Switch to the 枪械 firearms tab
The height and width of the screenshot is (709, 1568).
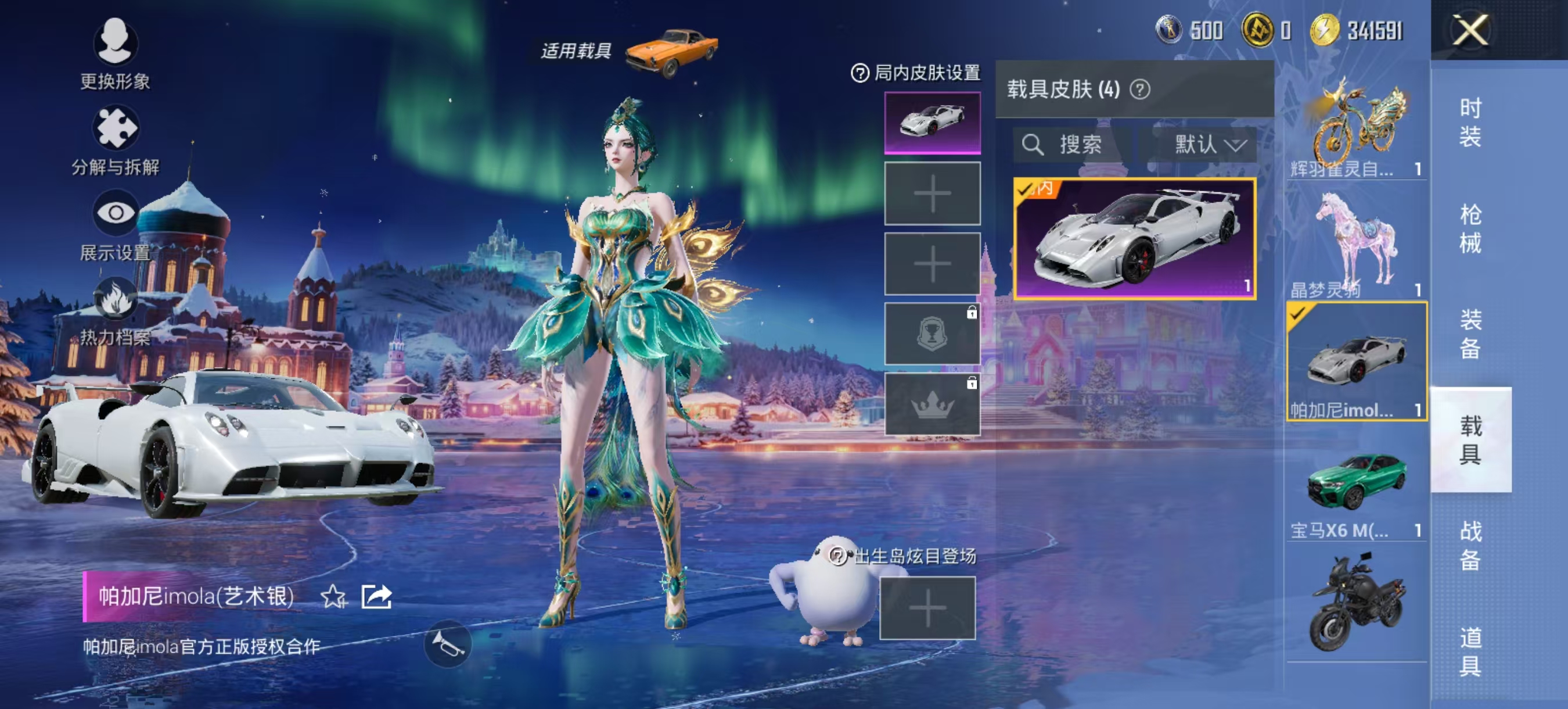pos(1470,228)
